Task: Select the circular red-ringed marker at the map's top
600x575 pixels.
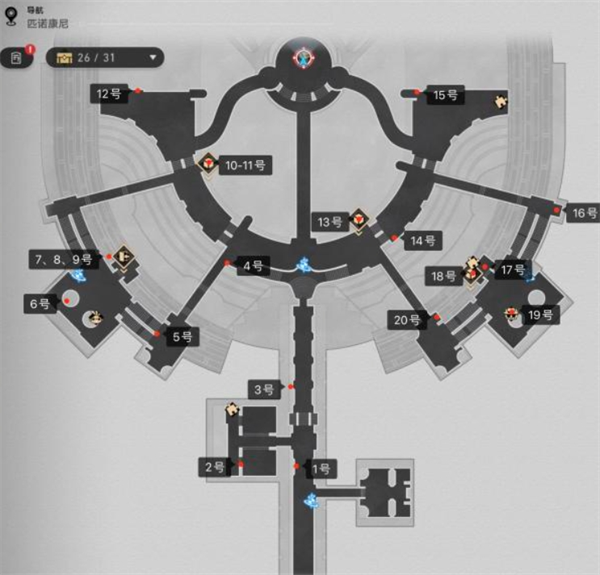Action: pyautogui.click(x=300, y=57)
